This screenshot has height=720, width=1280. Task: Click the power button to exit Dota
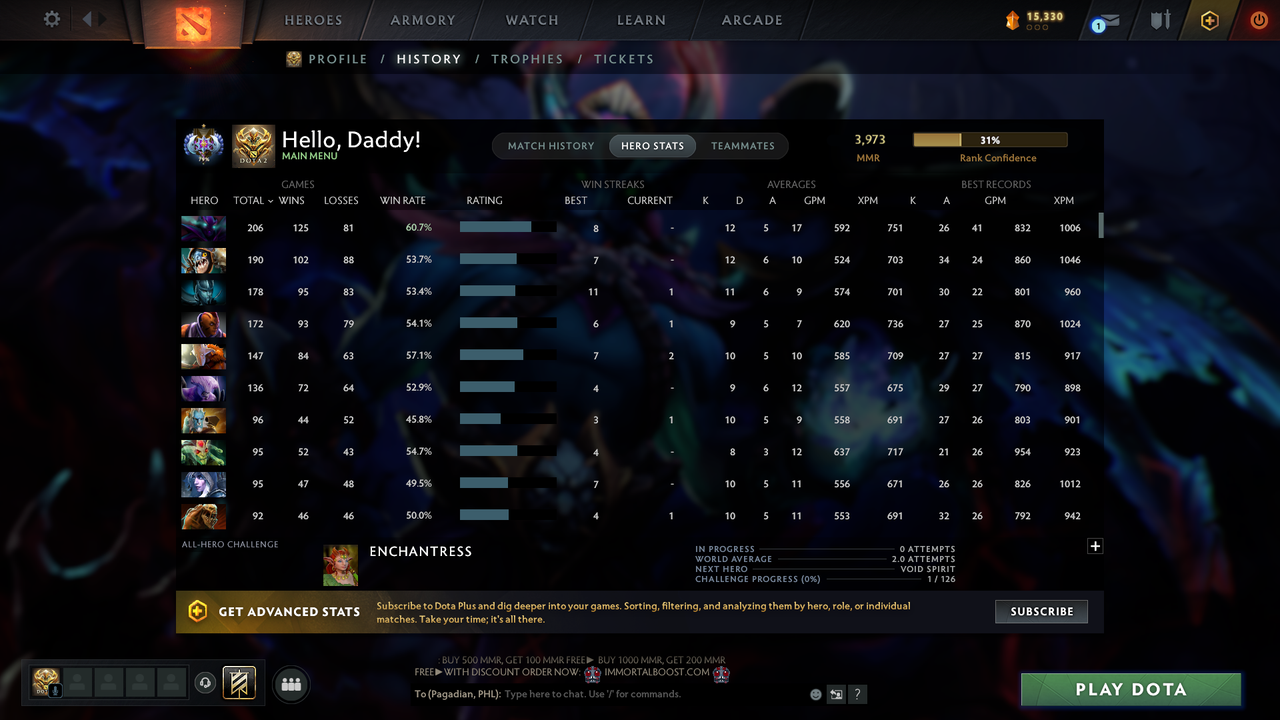[x=1259, y=19]
